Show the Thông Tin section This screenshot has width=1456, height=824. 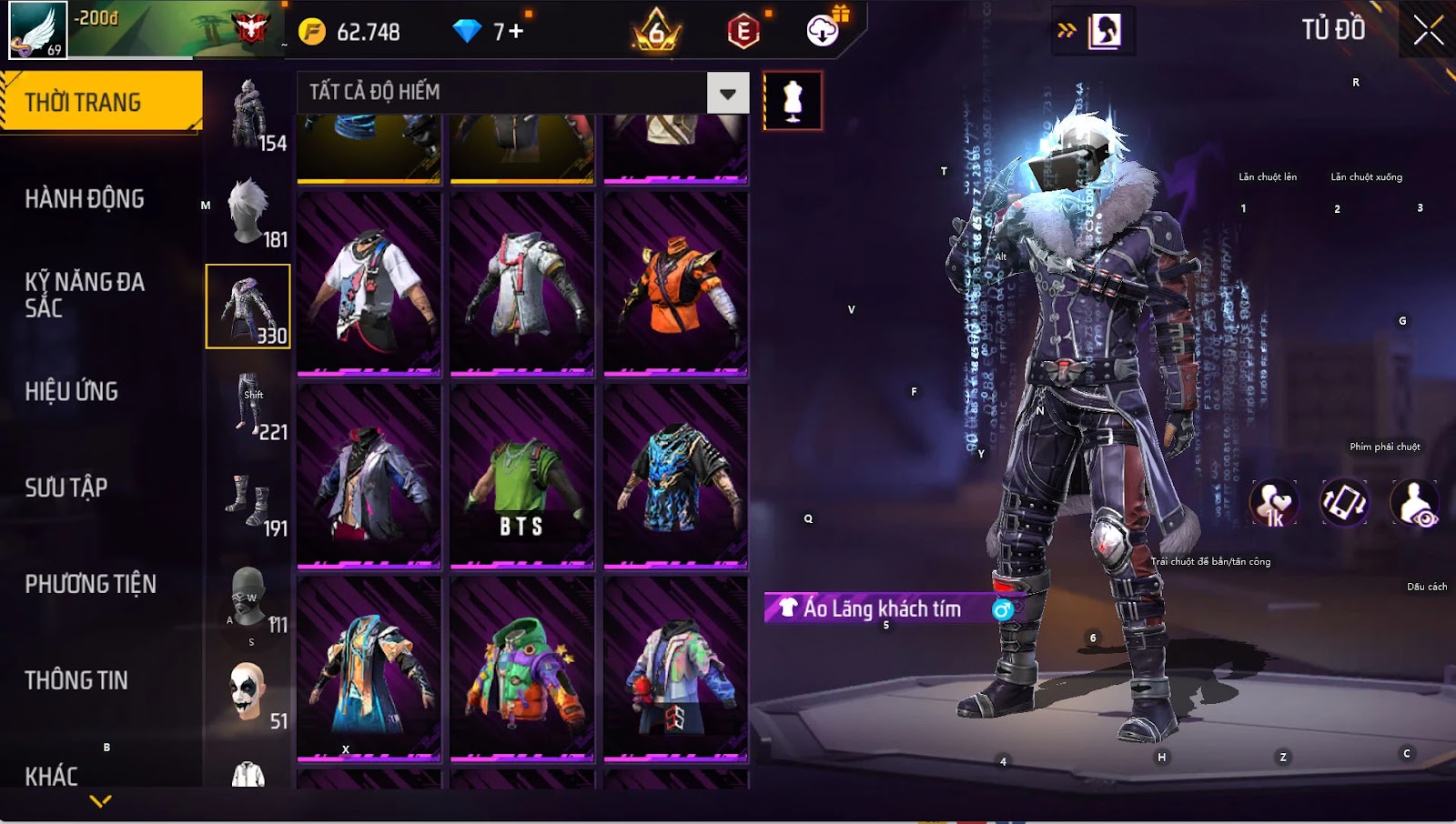(x=76, y=680)
